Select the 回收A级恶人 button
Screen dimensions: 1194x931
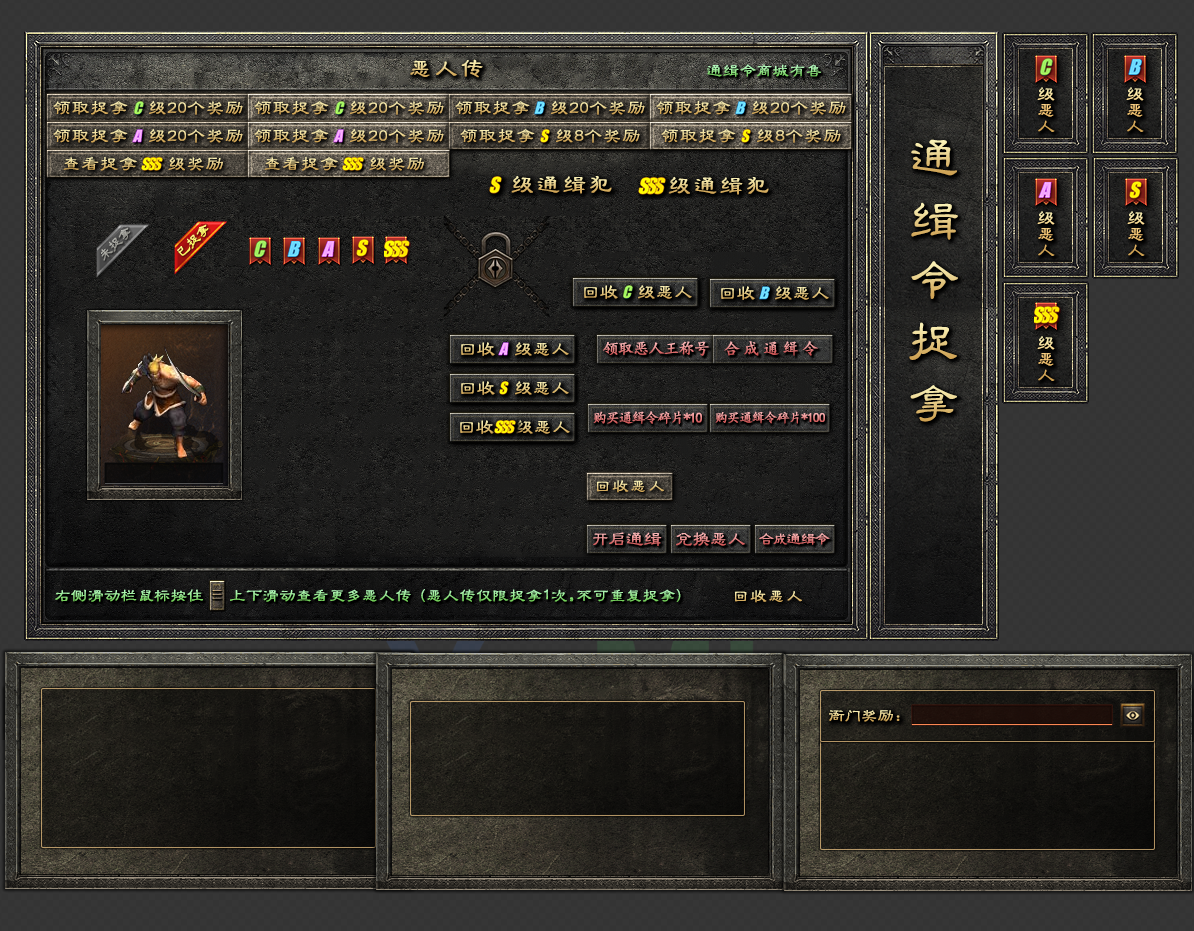pyautogui.click(x=512, y=350)
